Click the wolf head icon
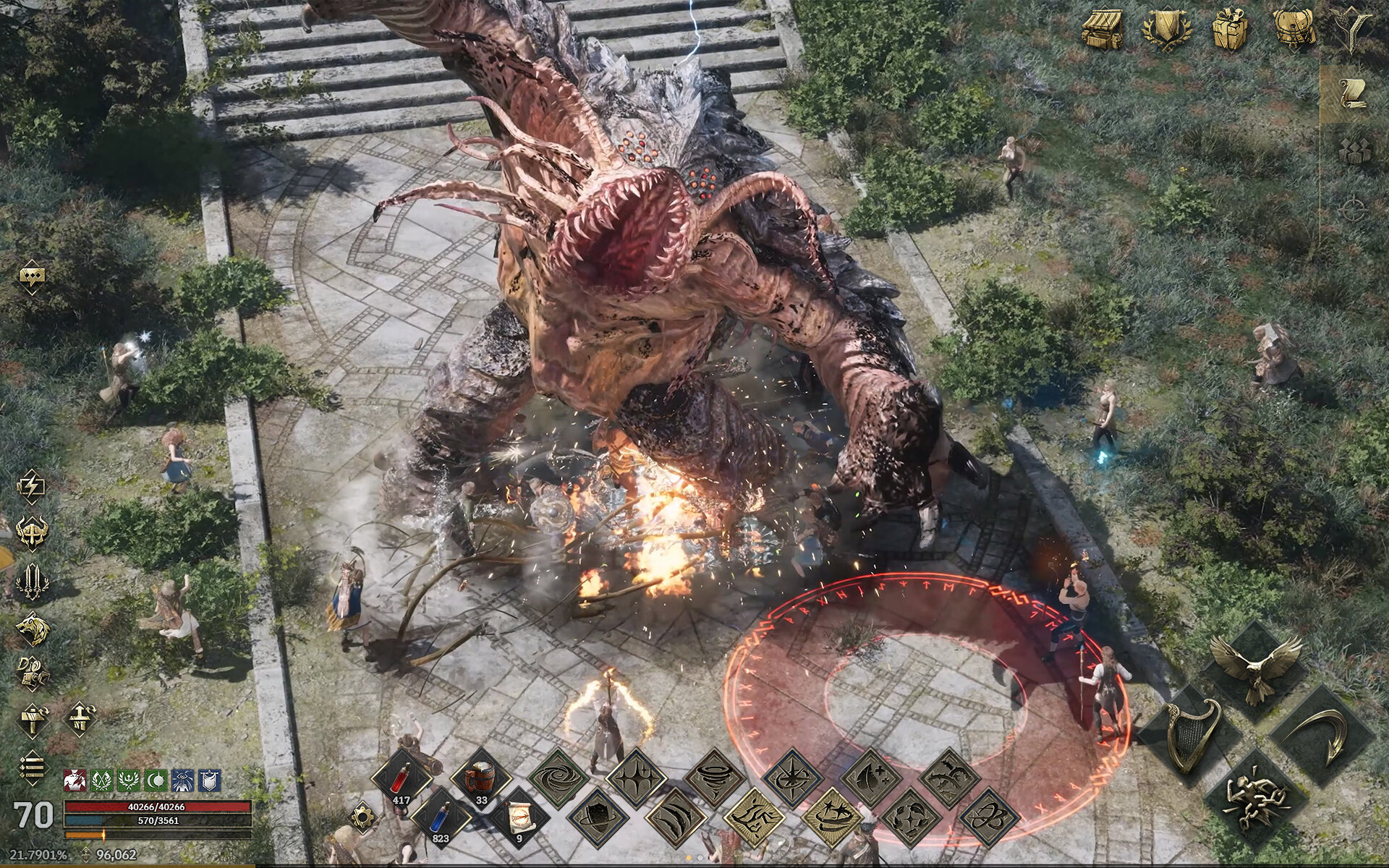 (x=33, y=628)
